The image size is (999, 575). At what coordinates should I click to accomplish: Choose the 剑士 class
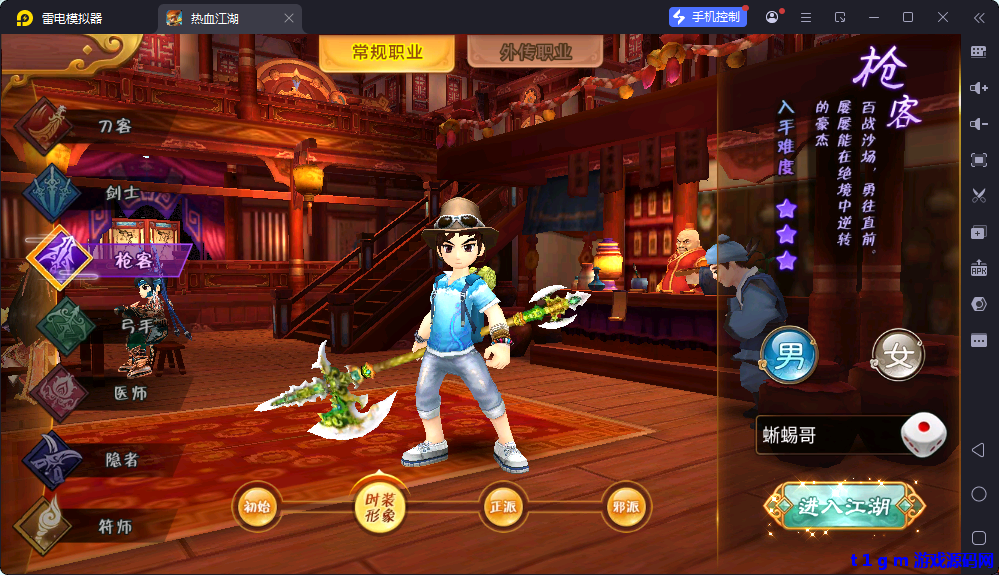coord(120,192)
